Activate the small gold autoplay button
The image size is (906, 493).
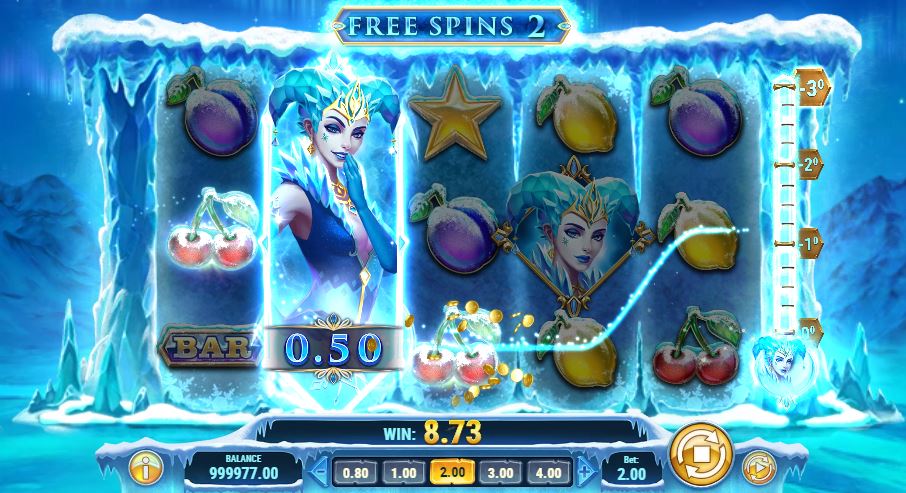point(758,467)
